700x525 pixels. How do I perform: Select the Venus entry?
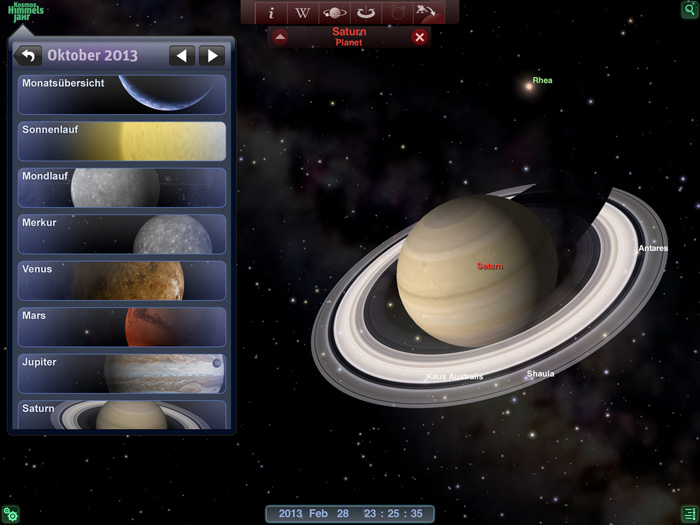(x=122, y=280)
